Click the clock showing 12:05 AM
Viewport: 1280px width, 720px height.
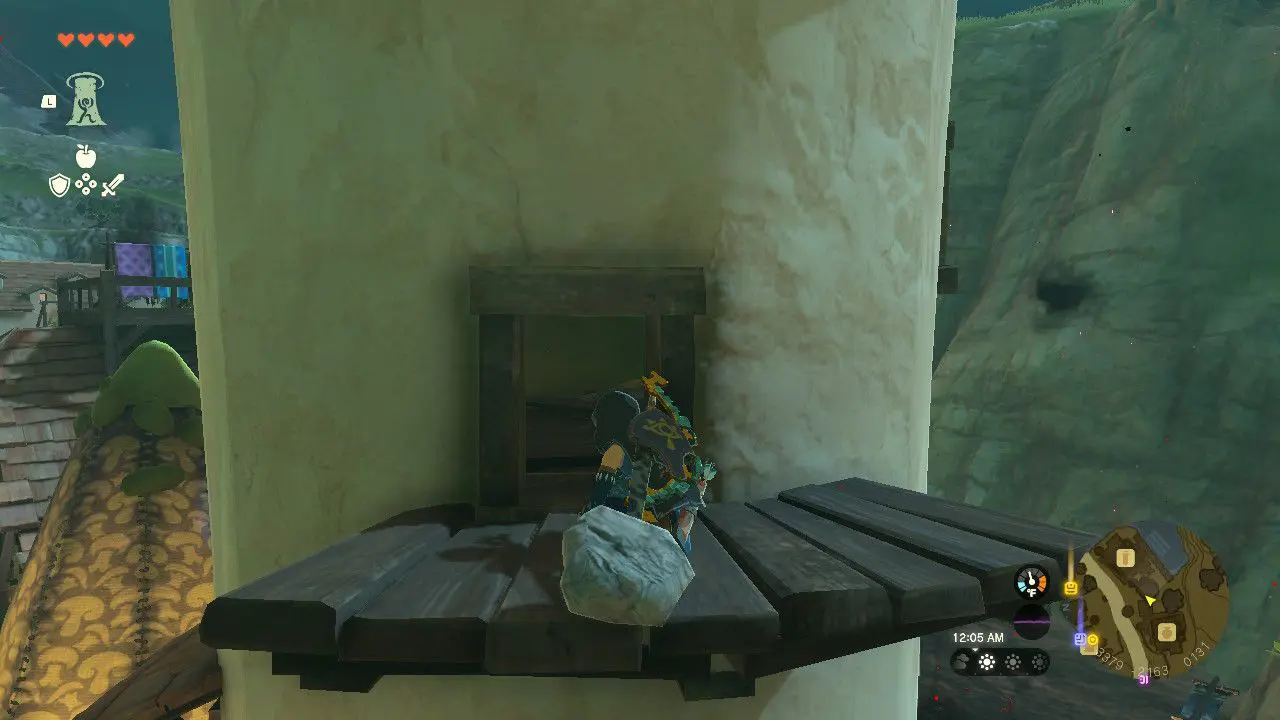[977, 637]
